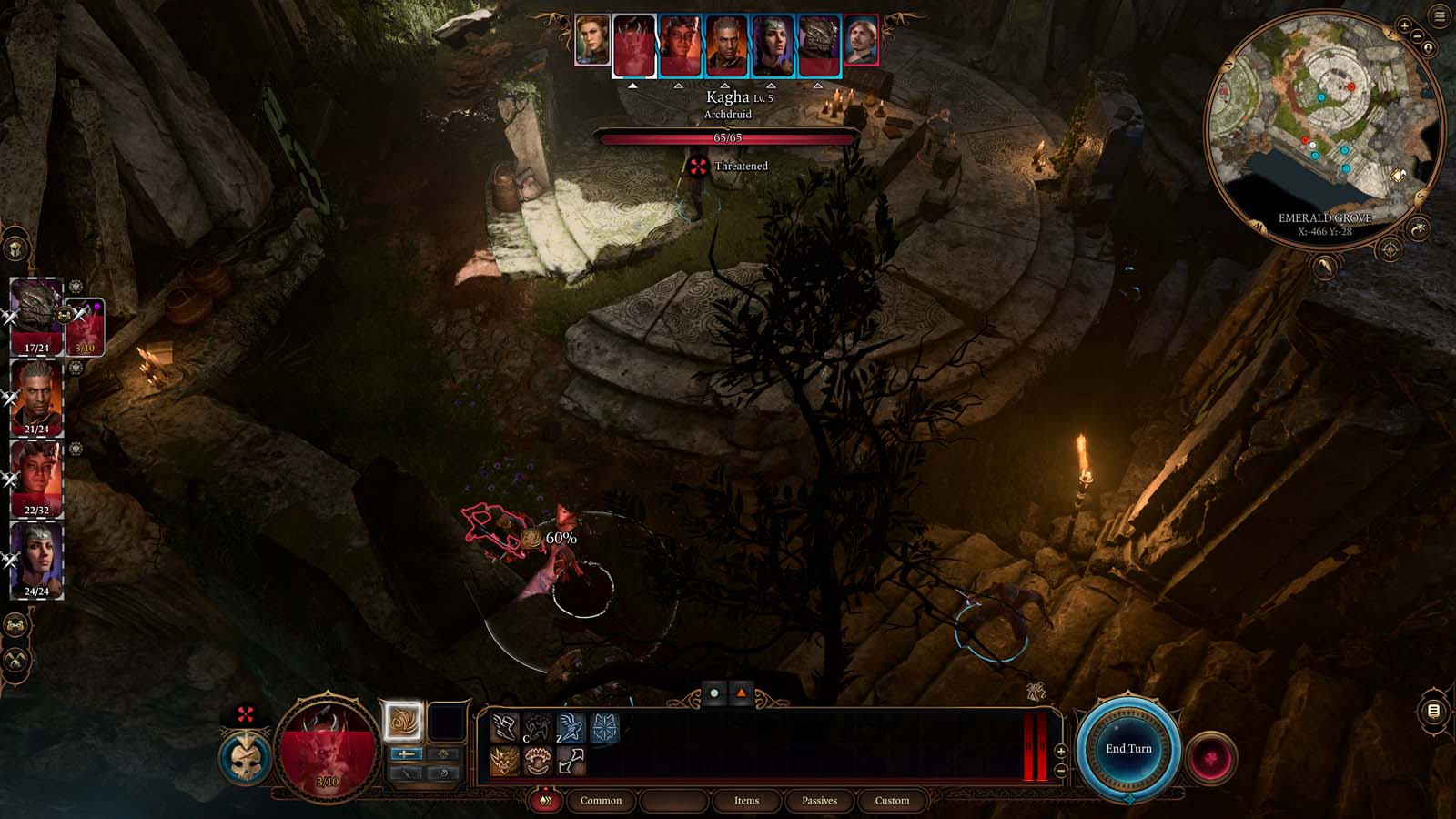1456x819 pixels.
Task: Select the dragonborn party portrait with 17/24 HP
Action: pos(36,314)
